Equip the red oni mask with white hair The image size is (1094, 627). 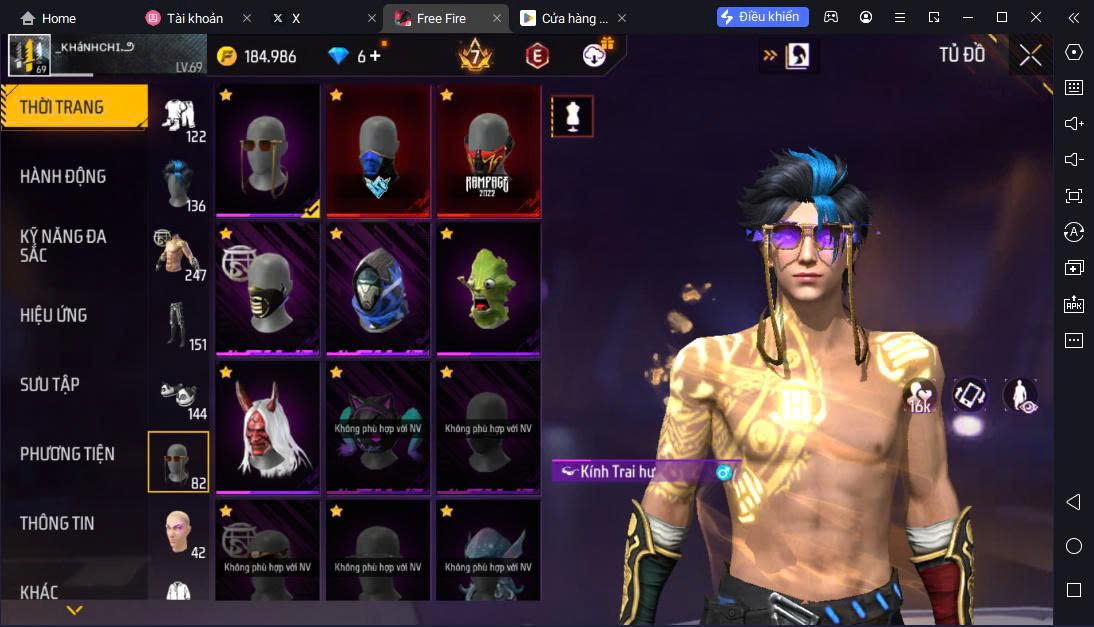[267, 427]
